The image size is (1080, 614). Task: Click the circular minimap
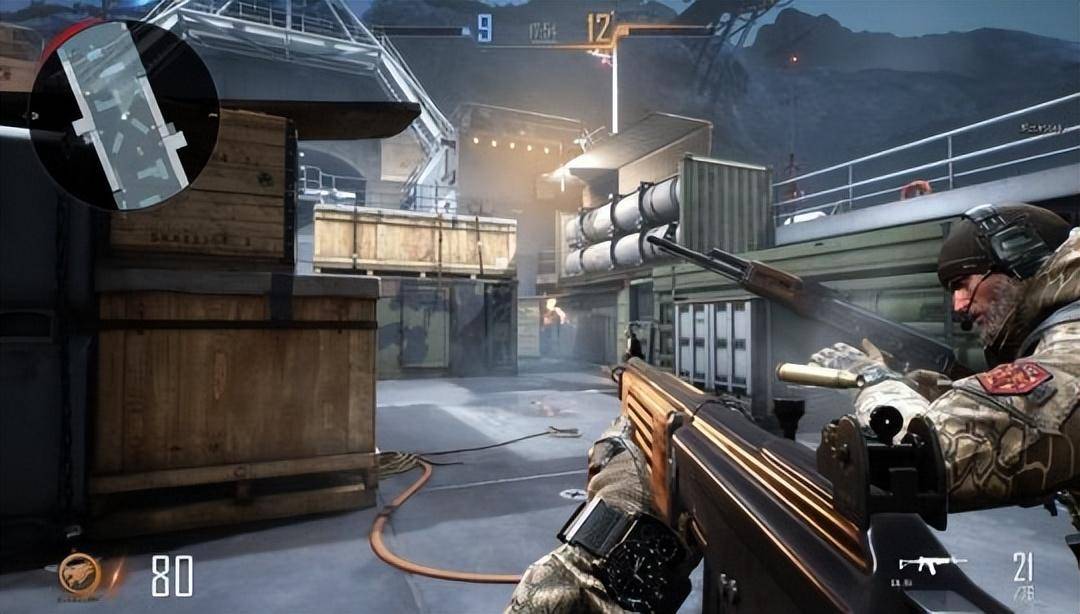point(123,115)
